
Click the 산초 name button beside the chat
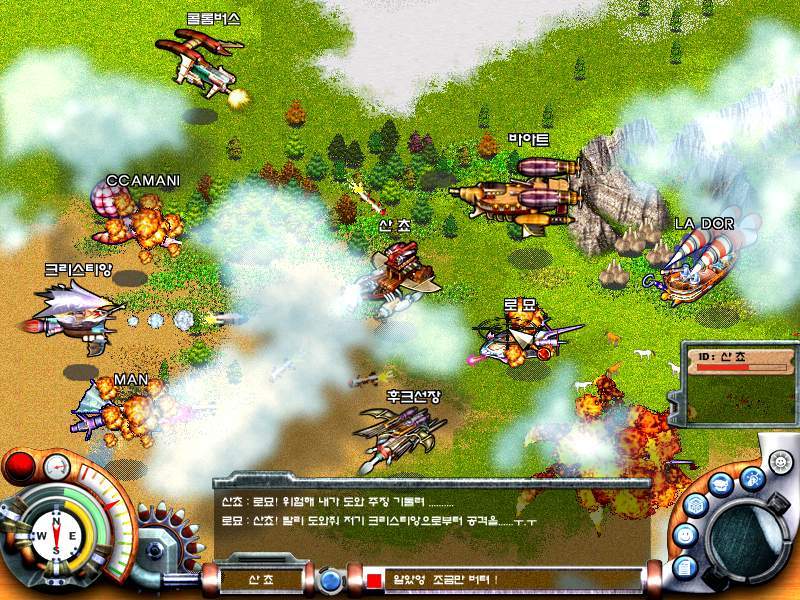coord(259,579)
